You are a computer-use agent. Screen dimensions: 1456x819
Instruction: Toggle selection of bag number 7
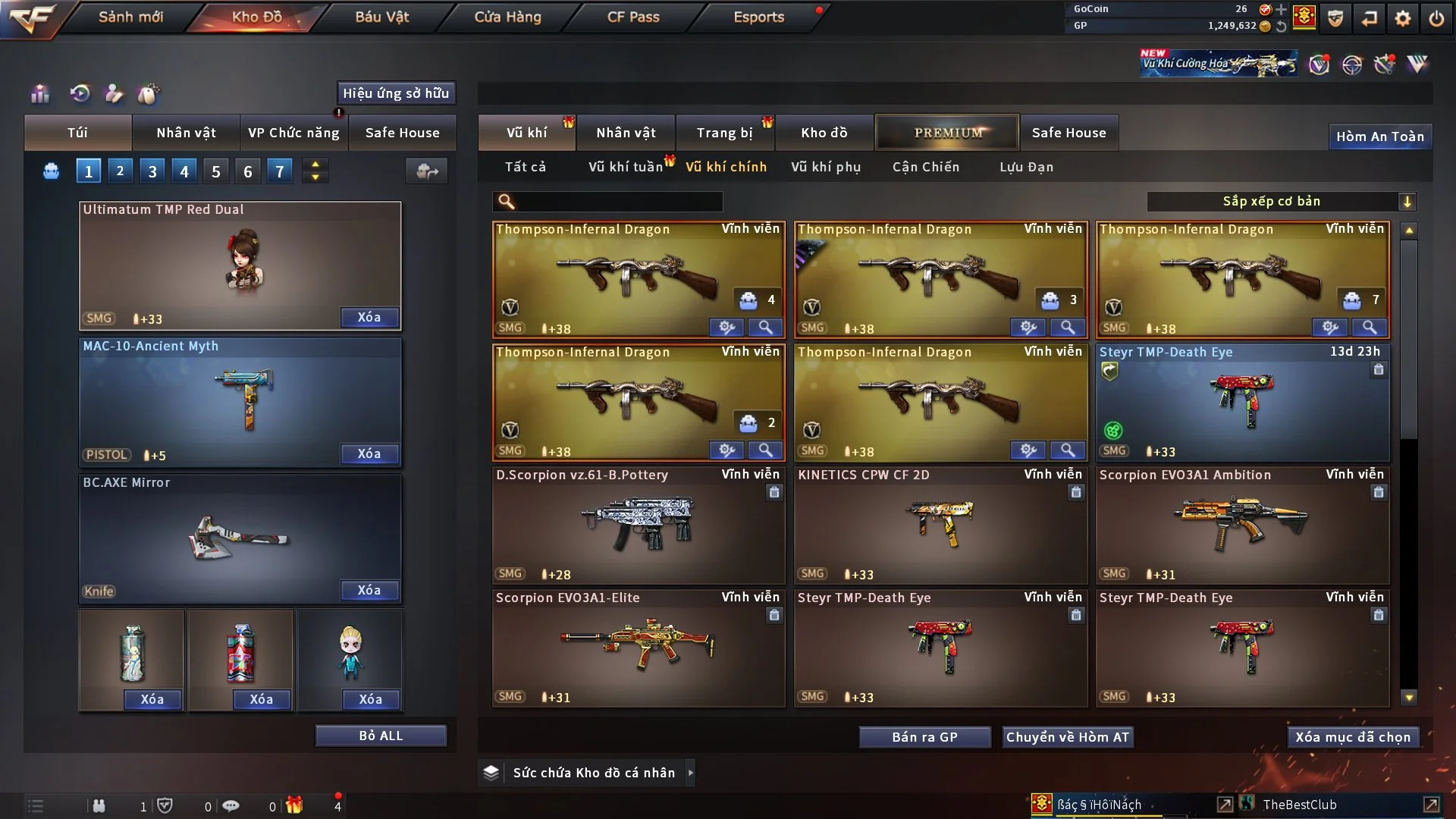(x=279, y=171)
